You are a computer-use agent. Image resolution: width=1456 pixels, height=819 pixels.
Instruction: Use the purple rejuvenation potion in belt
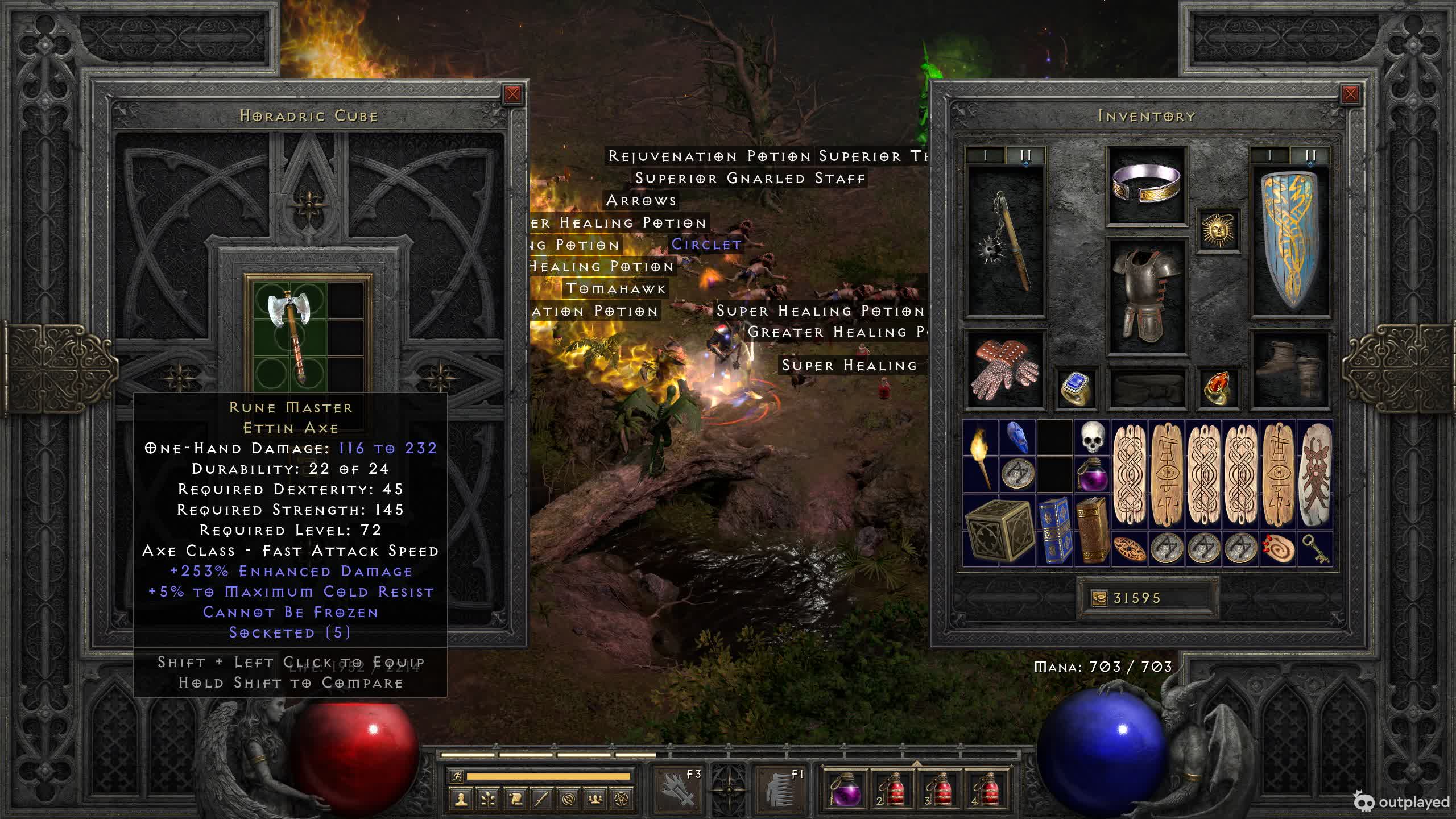844,789
